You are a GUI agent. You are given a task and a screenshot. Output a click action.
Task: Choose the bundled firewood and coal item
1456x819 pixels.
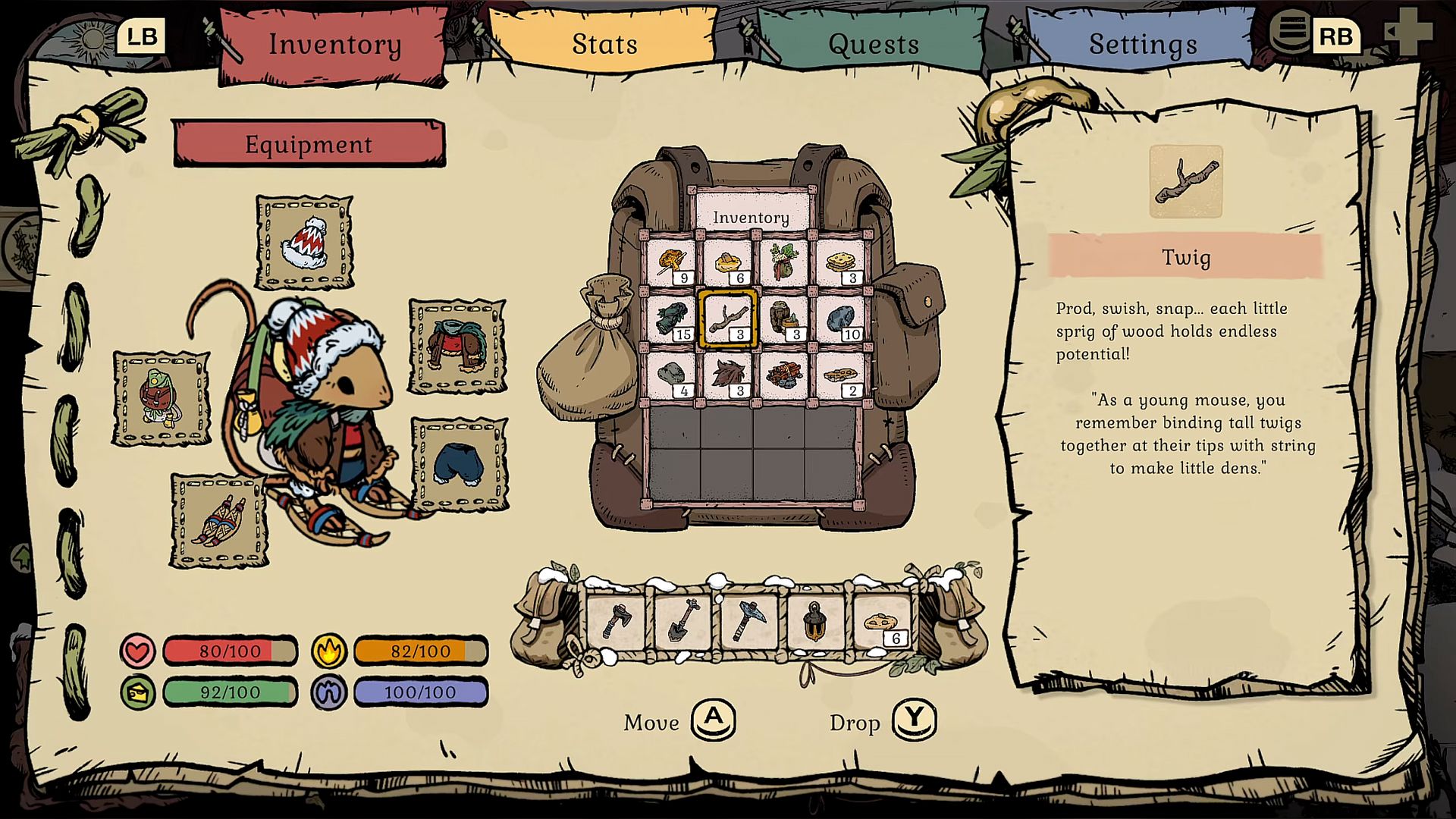[784, 375]
